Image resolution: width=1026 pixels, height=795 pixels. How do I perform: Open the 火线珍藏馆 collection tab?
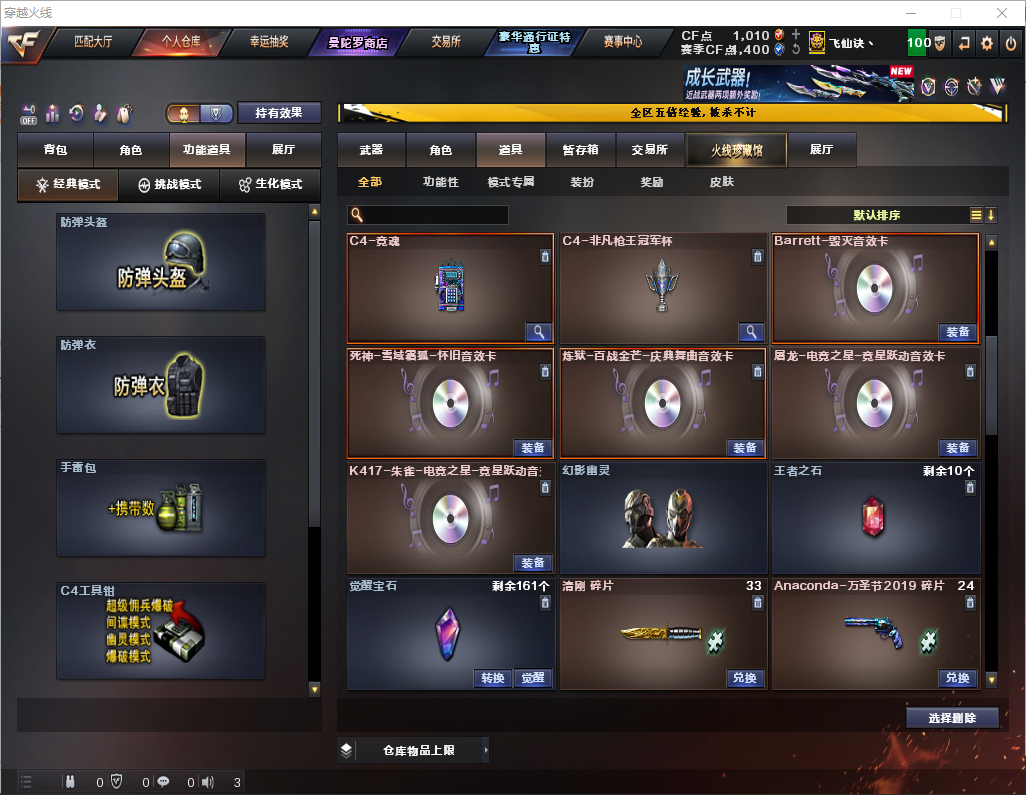pos(736,150)
